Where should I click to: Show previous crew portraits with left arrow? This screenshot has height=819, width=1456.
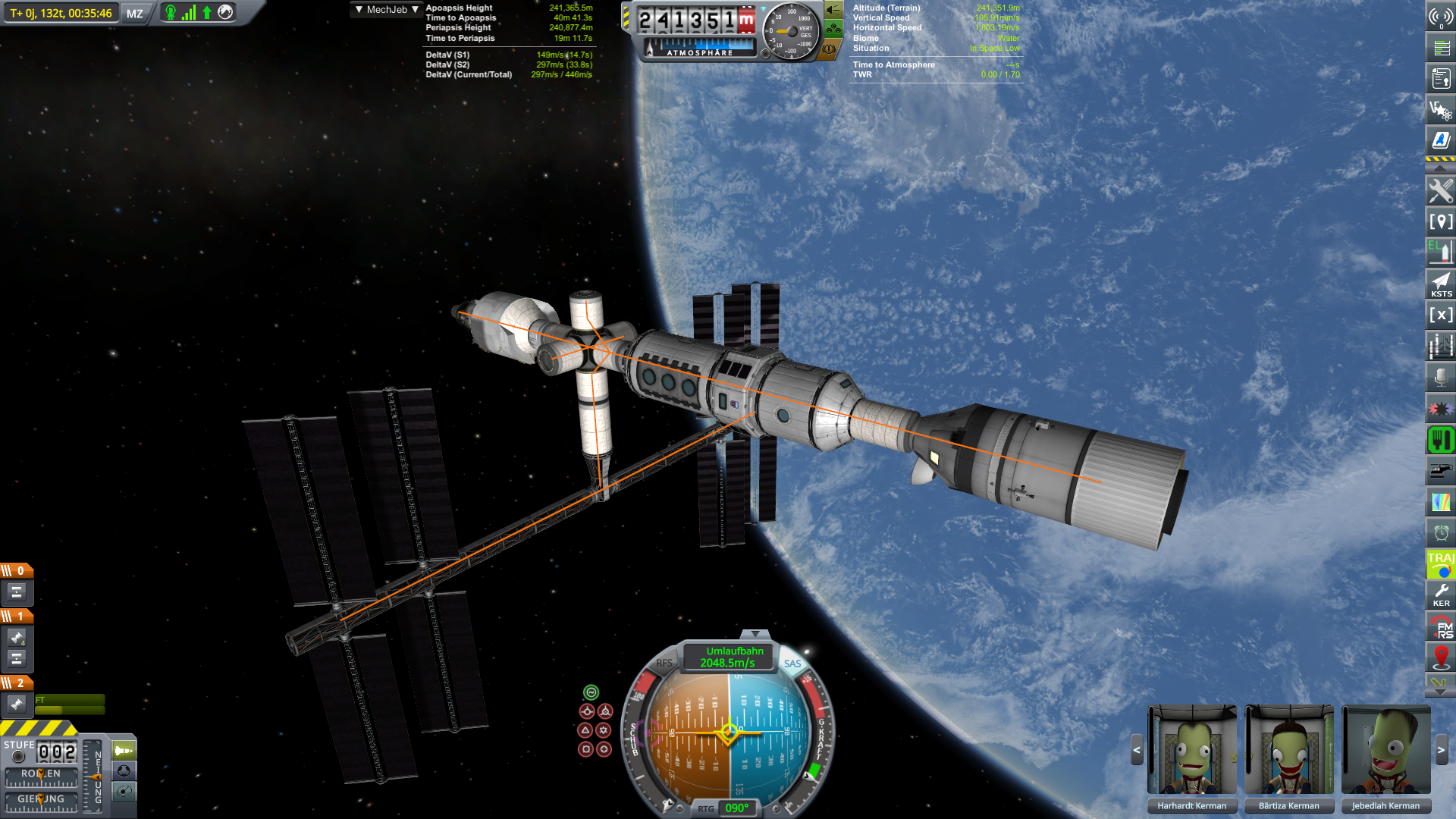point(1136,750)
